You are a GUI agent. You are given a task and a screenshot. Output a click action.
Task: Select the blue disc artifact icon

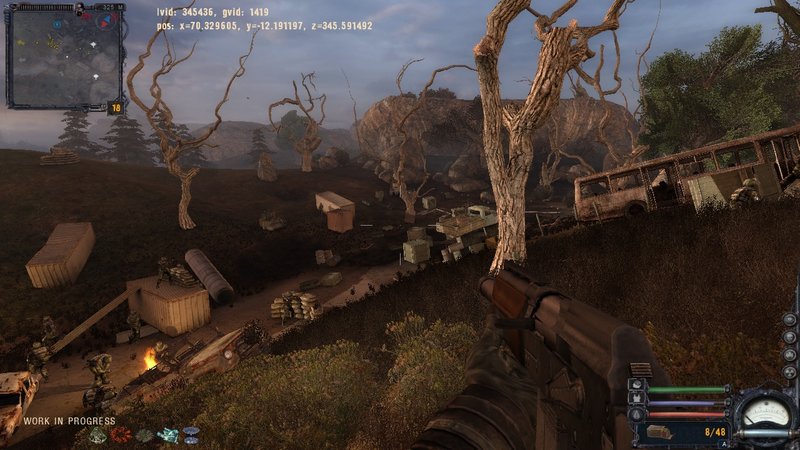[x=190, y=433]
